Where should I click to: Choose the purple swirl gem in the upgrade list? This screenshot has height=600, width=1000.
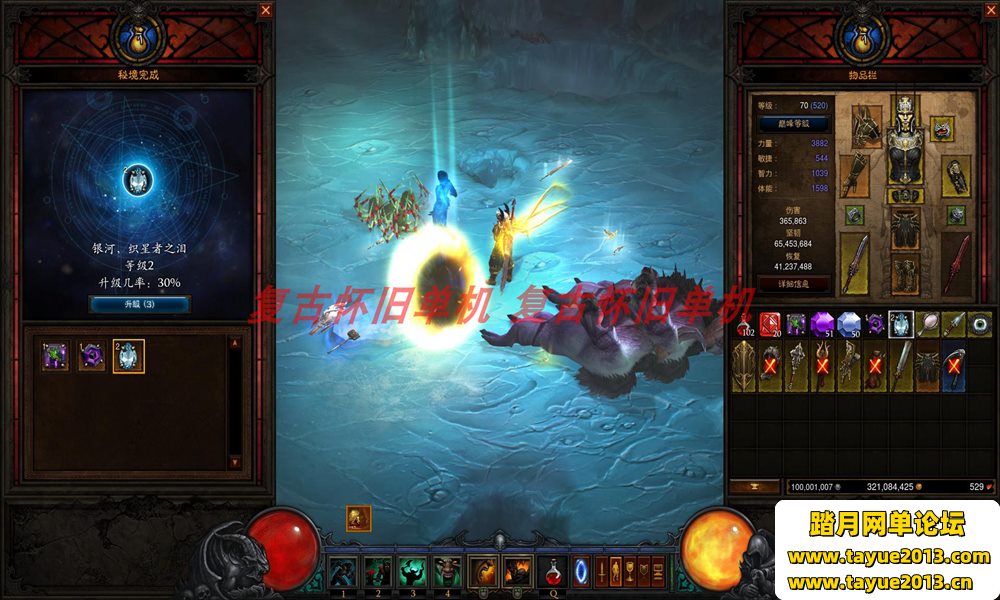[92, 356]
